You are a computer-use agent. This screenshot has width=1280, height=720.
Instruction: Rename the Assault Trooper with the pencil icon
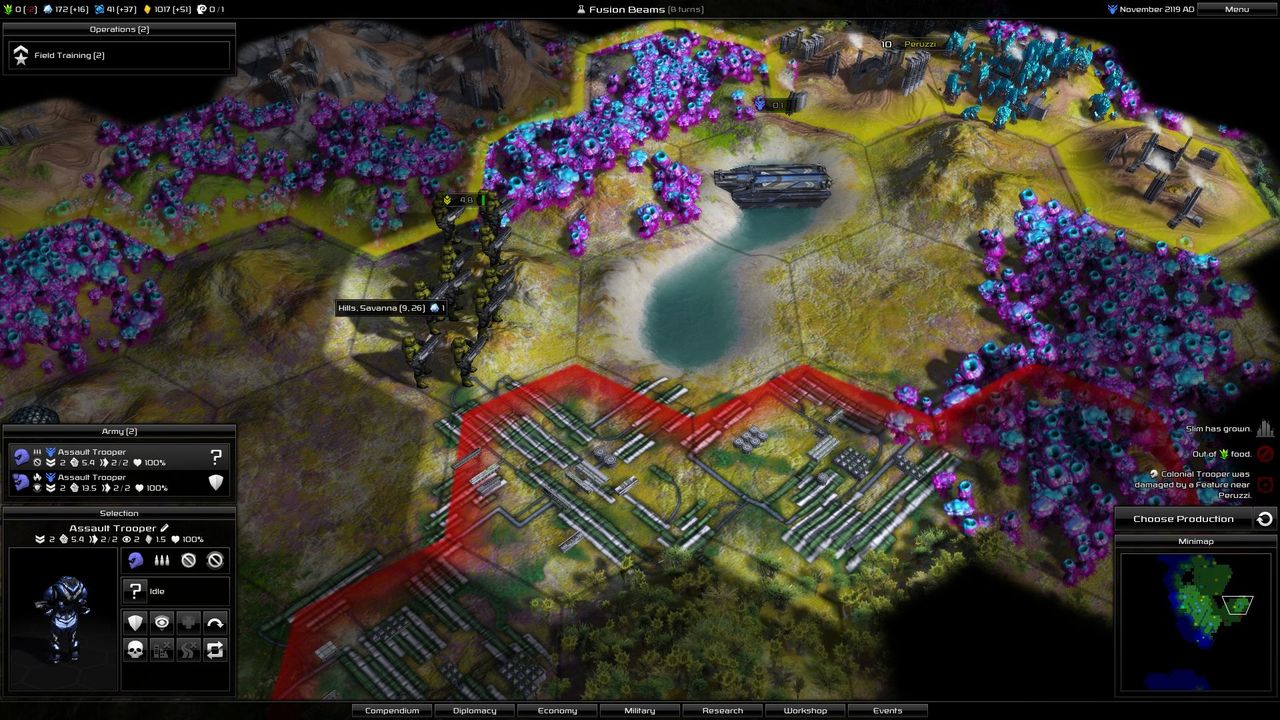pos(164,528)
